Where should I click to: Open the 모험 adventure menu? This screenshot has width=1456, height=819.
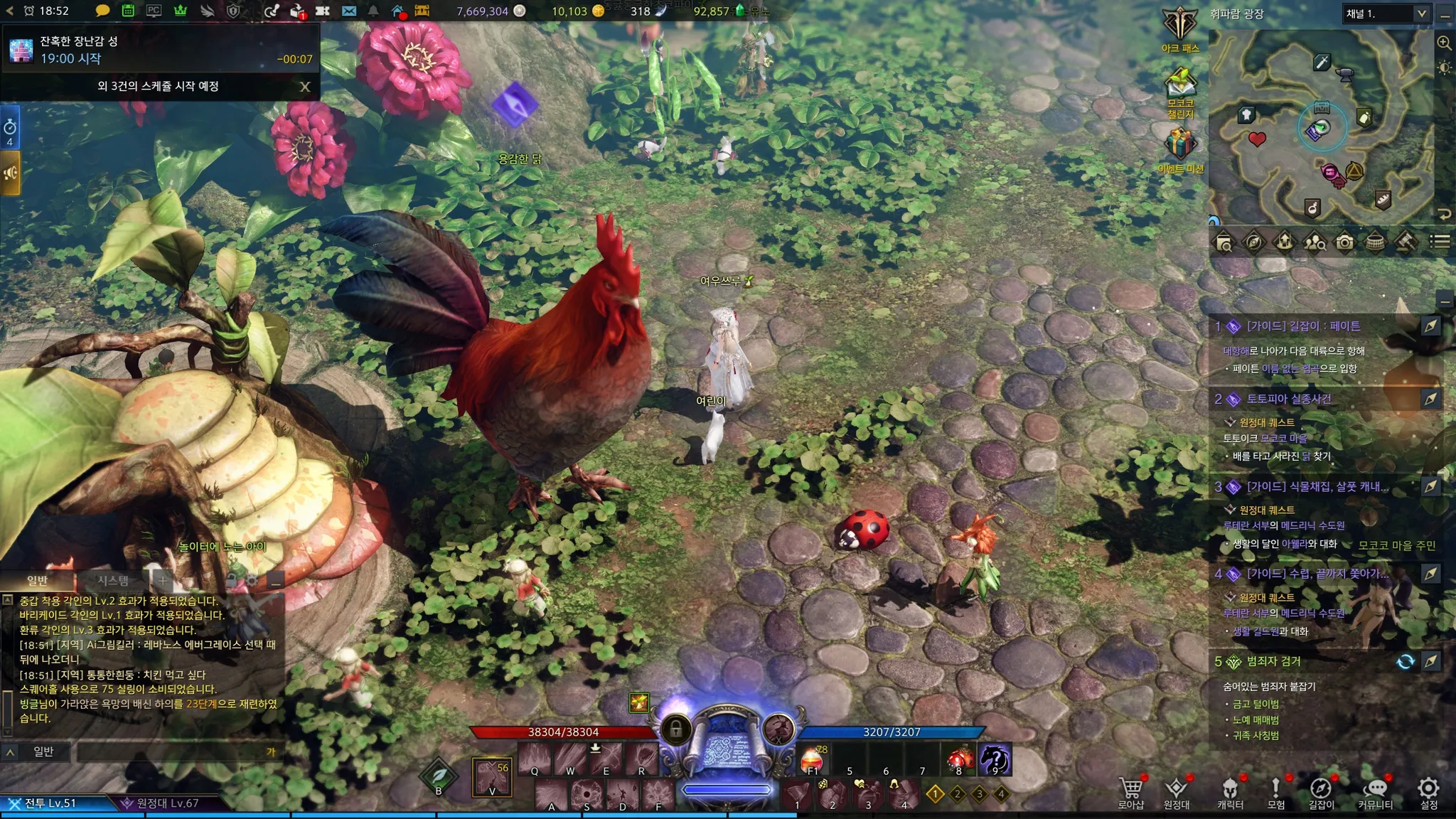[x=1275, y=792]
